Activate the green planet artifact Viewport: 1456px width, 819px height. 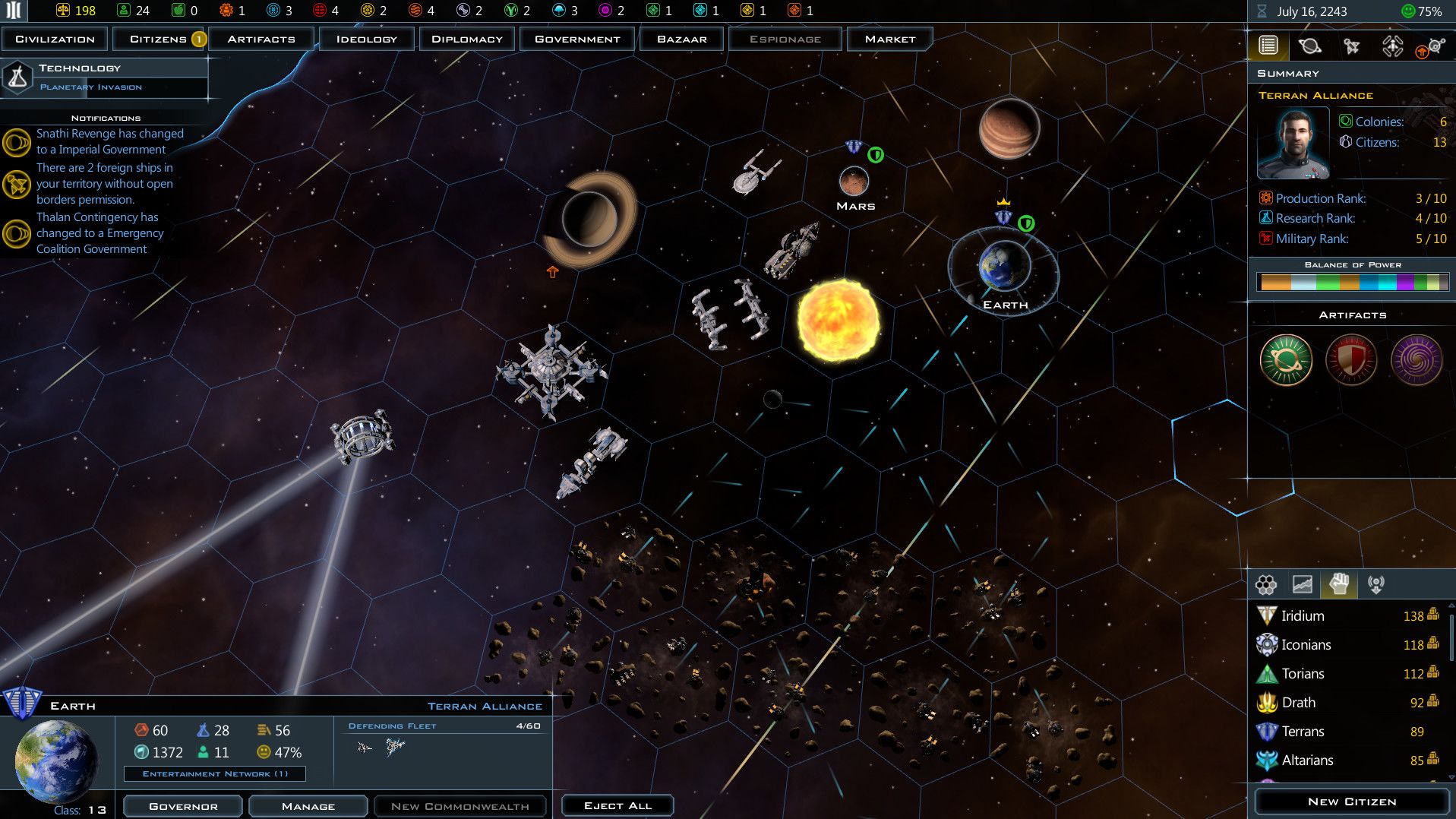tap(1286, 359)
